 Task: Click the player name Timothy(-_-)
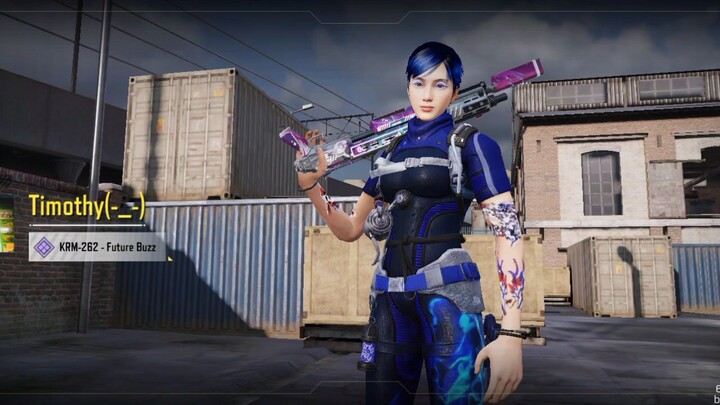[87, 207]
